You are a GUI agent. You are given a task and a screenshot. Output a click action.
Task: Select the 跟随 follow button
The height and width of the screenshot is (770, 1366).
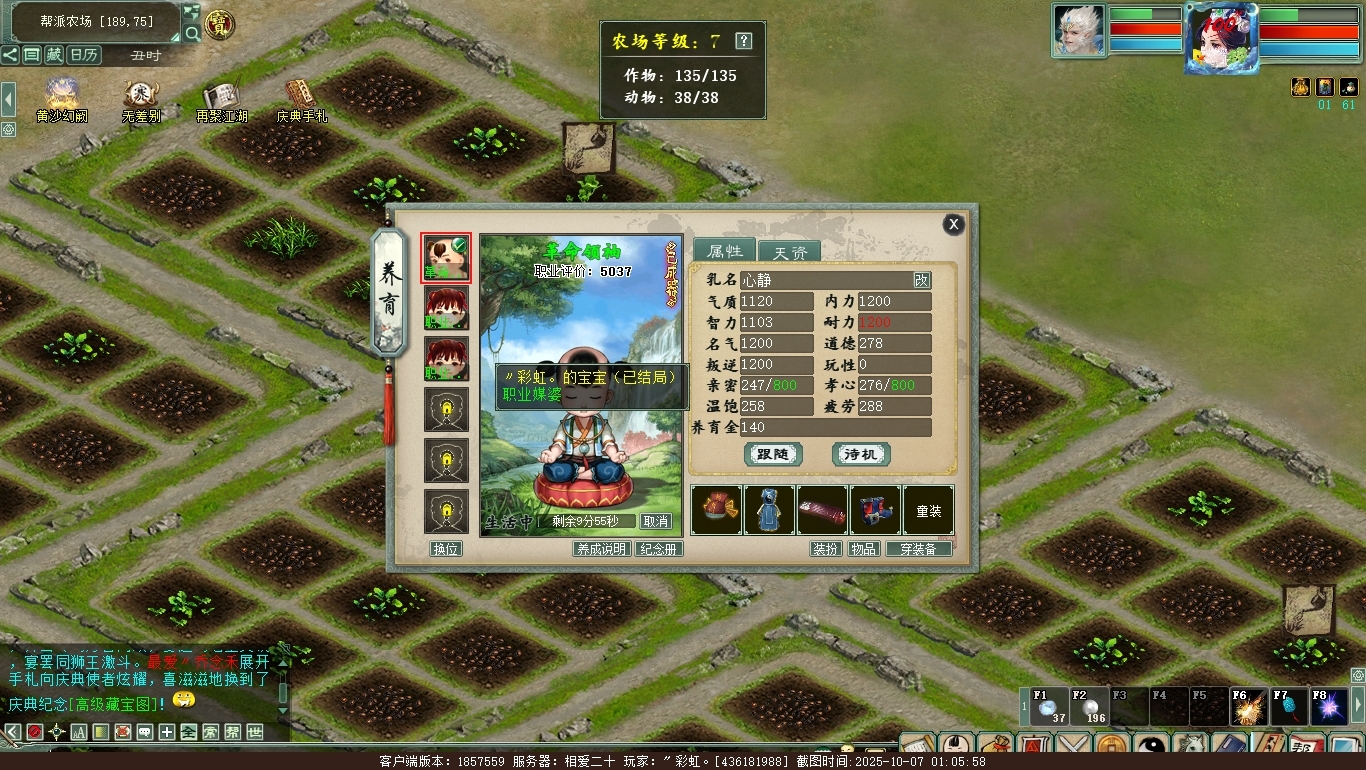773,454
